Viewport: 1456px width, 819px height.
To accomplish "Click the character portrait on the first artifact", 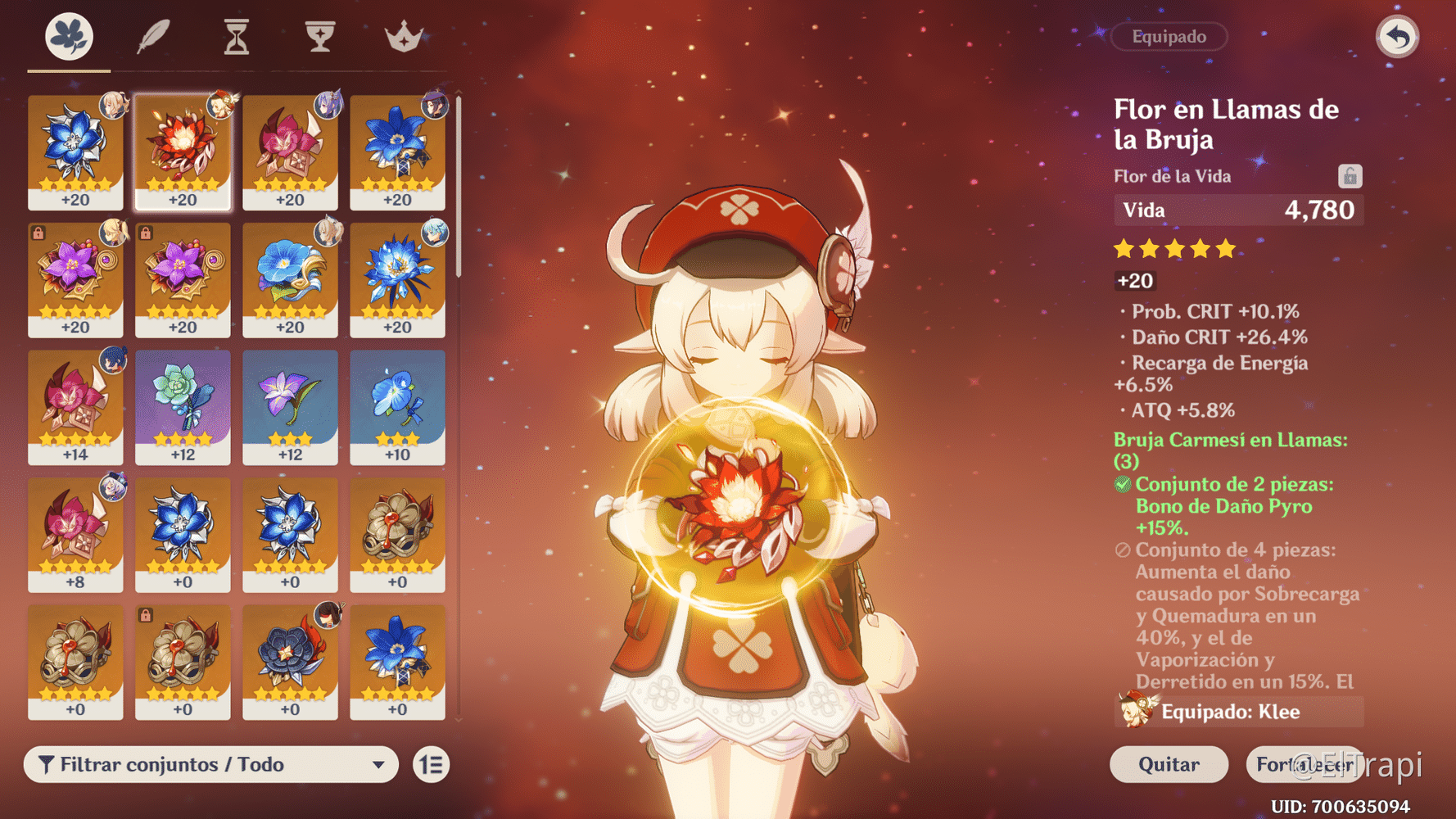I will [x=113, y=105].
